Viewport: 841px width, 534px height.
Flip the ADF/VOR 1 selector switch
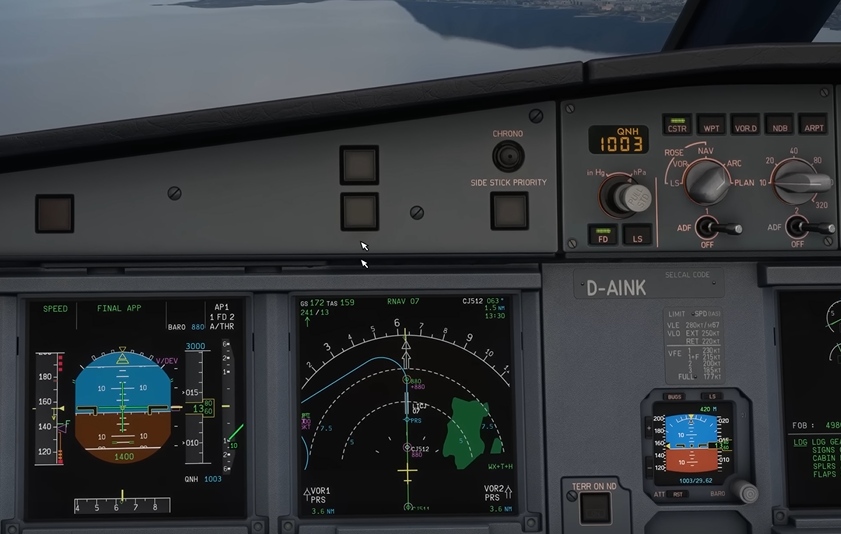point(710,228)
